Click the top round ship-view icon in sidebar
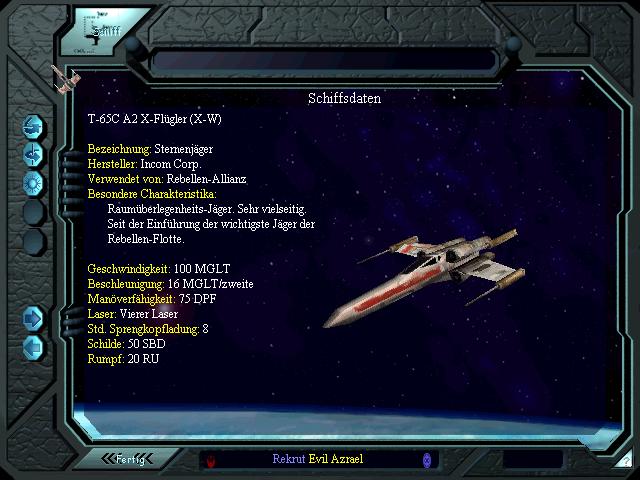 click(34, 126)
